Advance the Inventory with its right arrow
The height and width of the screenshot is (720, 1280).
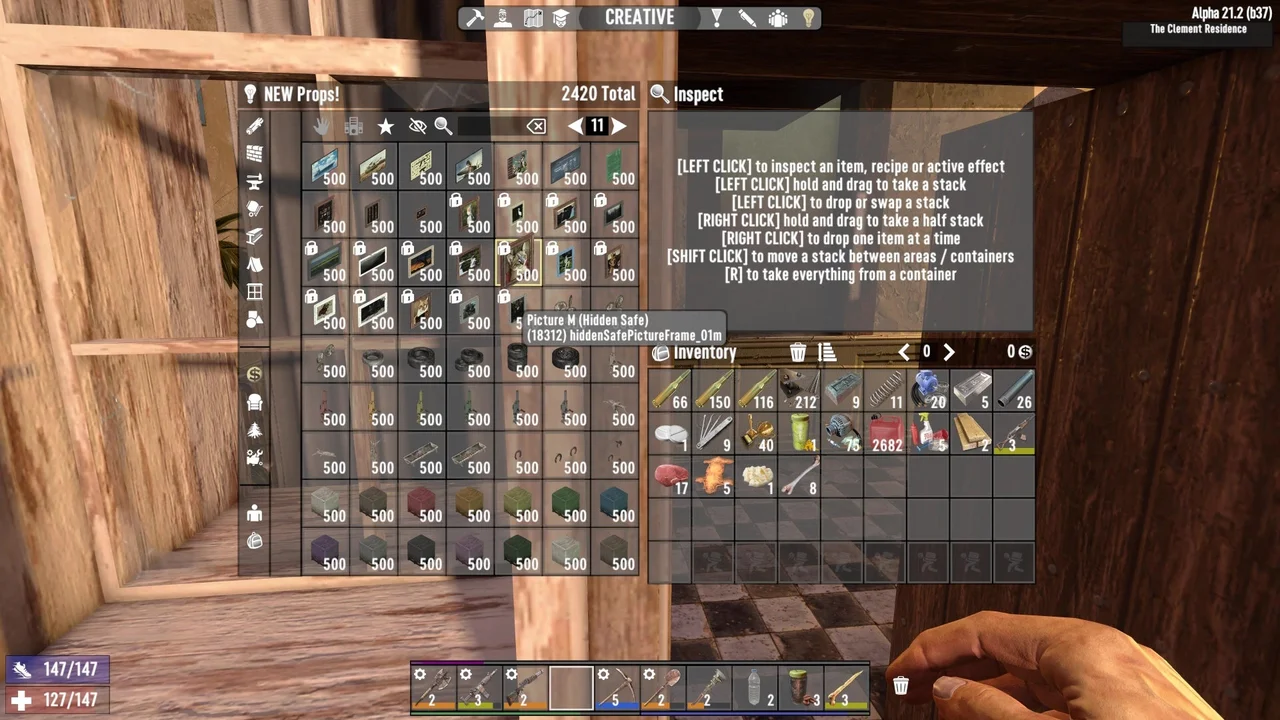(948, 352)
